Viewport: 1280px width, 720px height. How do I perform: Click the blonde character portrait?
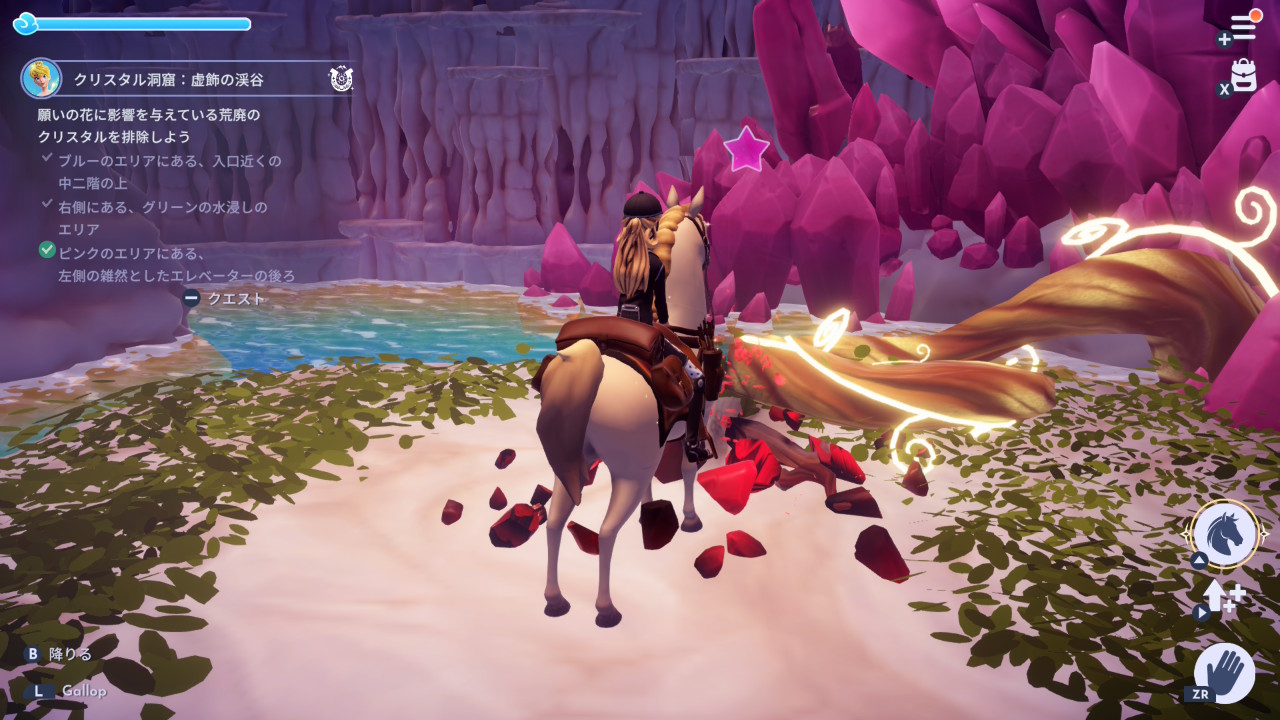point(41,78)
